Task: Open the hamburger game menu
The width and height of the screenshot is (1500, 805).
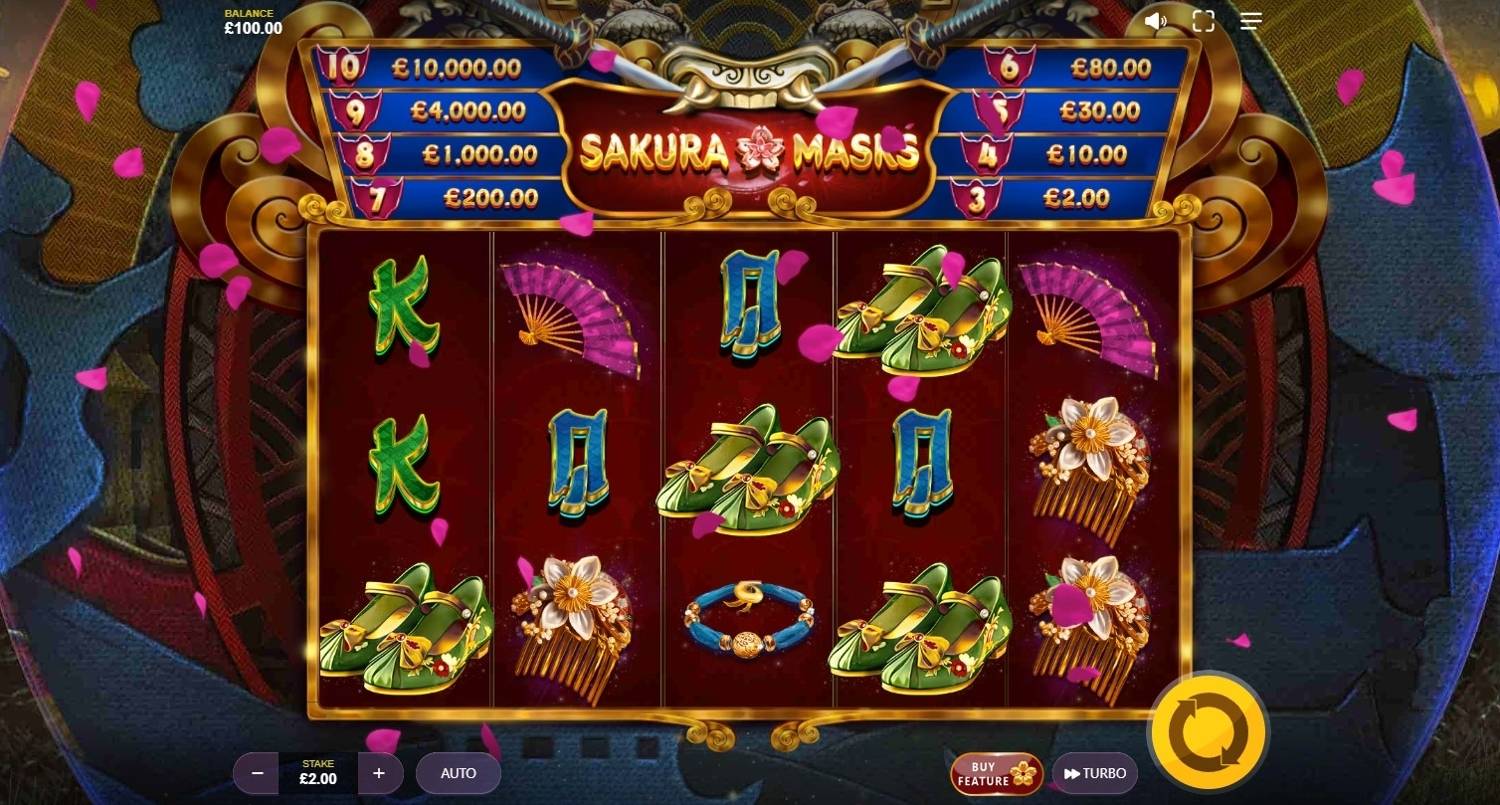Action: pos(1249,20)
